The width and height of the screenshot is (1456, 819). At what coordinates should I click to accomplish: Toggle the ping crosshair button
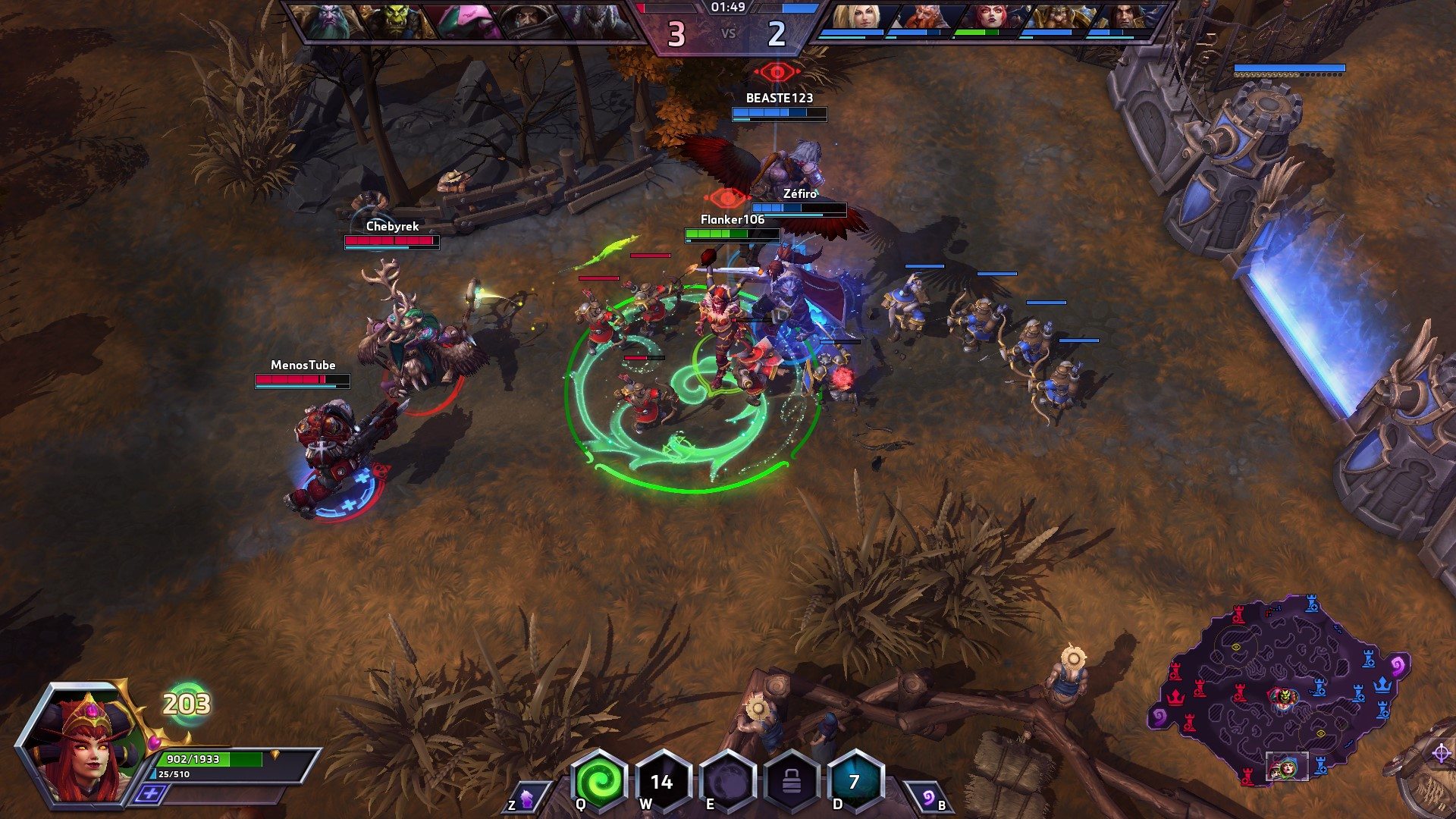pos(1441,753)
